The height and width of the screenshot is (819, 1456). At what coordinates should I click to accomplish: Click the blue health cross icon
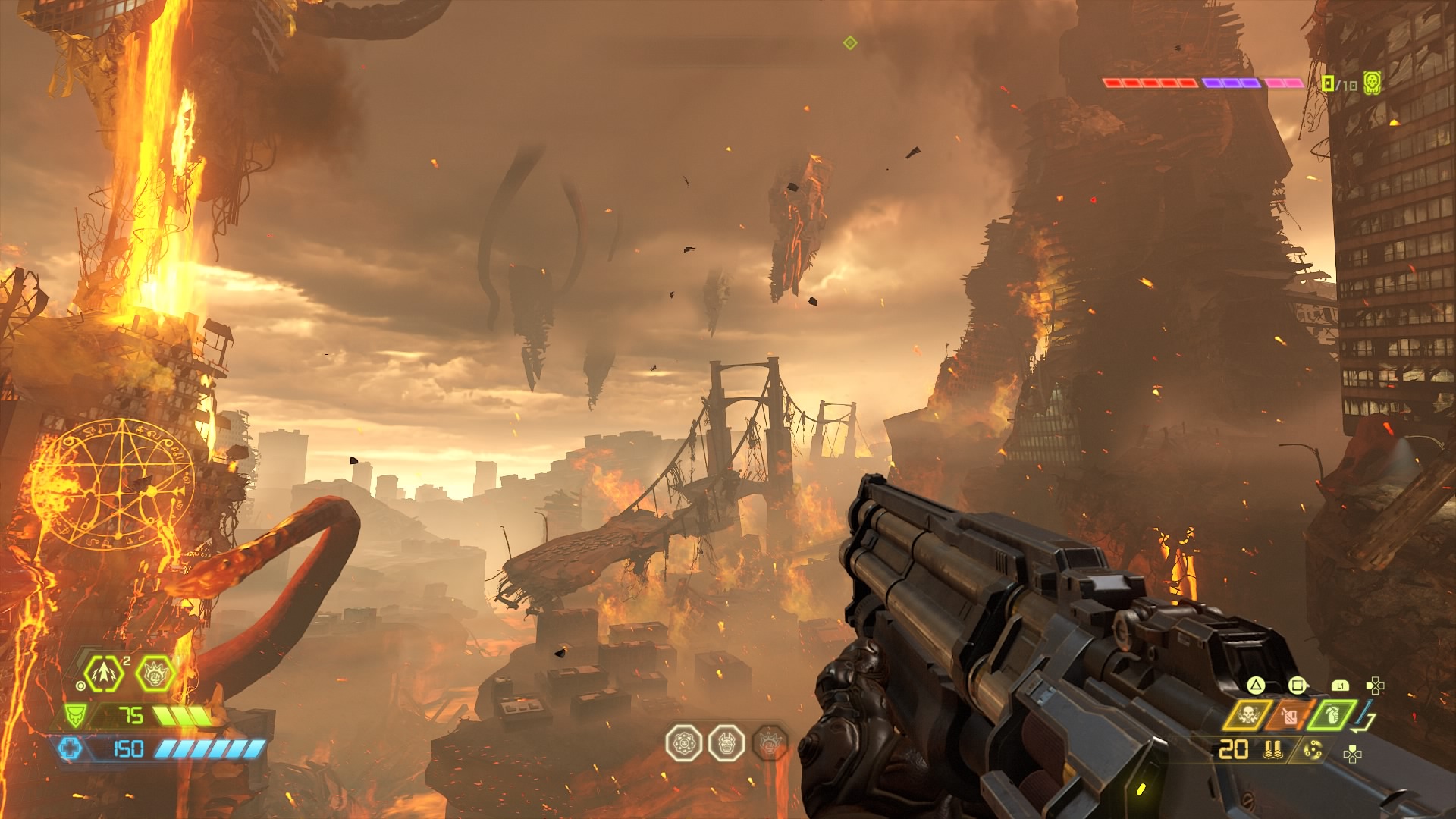69,748
